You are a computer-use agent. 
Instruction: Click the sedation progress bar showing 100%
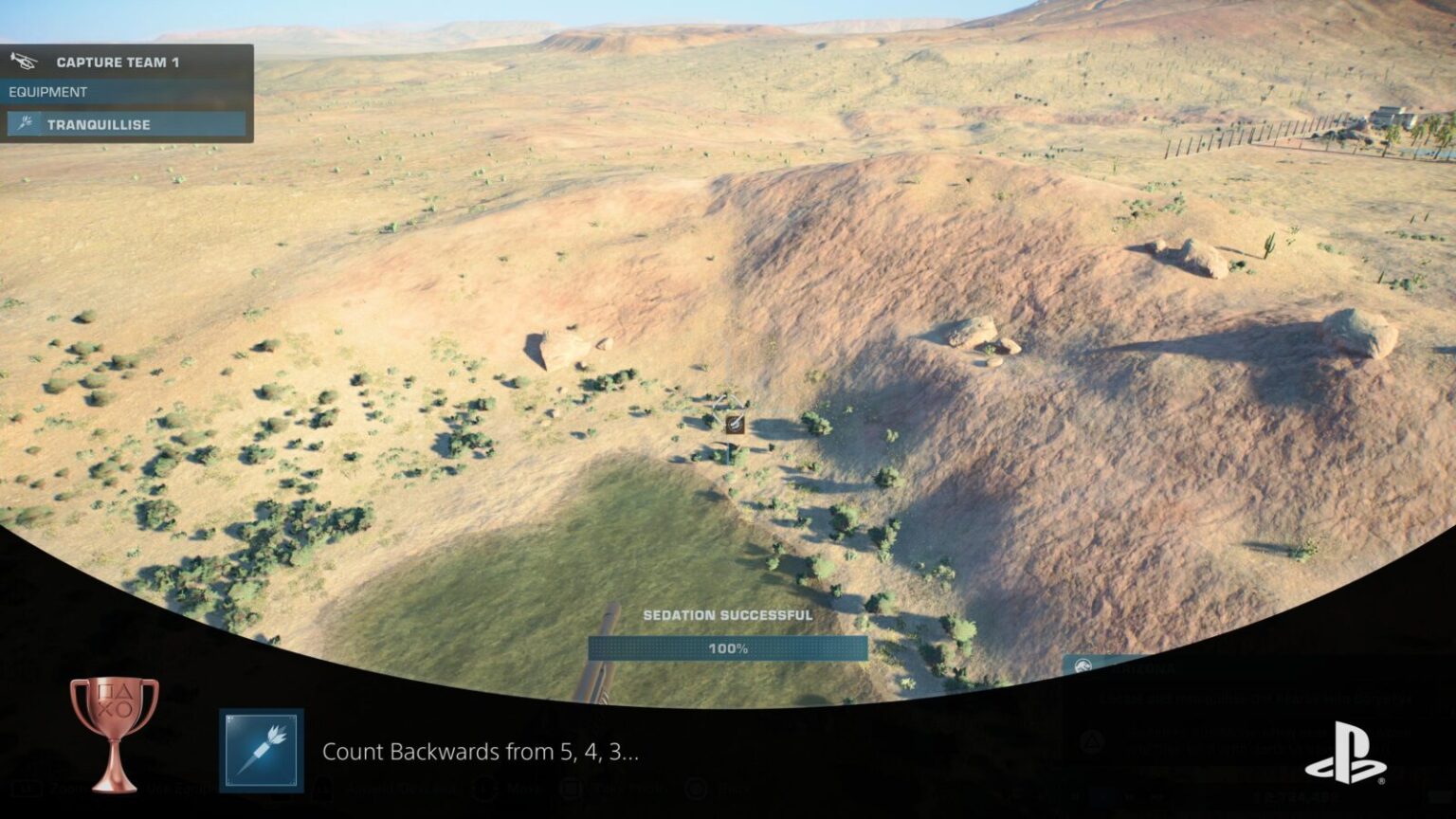[x=727, y=649]
